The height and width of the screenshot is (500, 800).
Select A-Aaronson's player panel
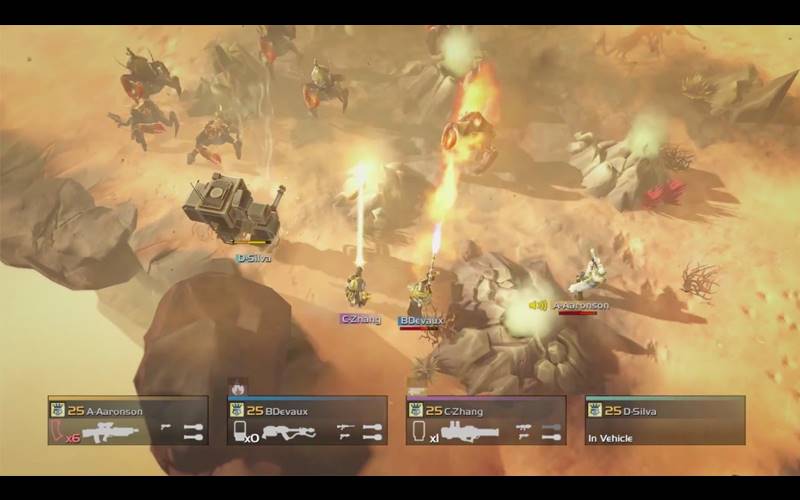pyautogui.click(x=128, y=421)
